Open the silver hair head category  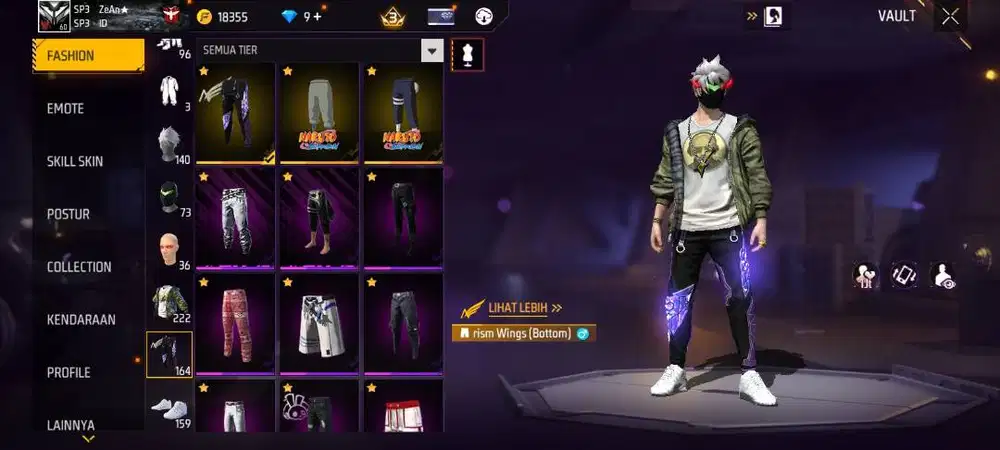[x=169, y=142]
